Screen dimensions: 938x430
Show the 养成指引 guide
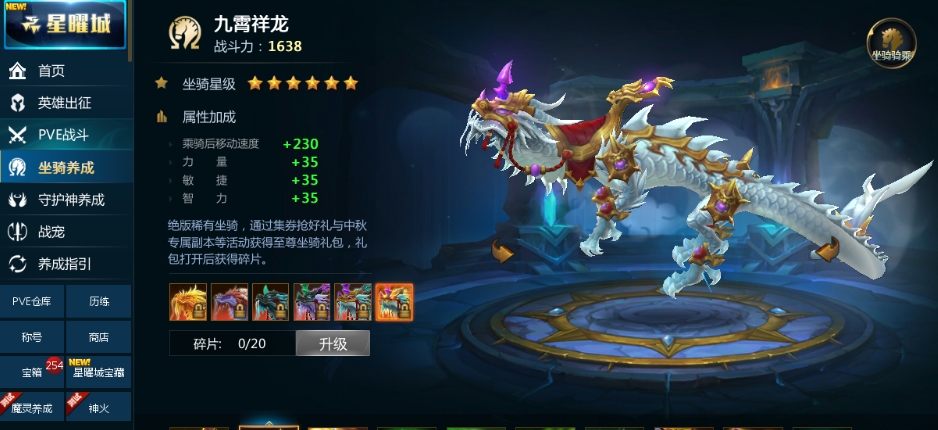point(65,264)
